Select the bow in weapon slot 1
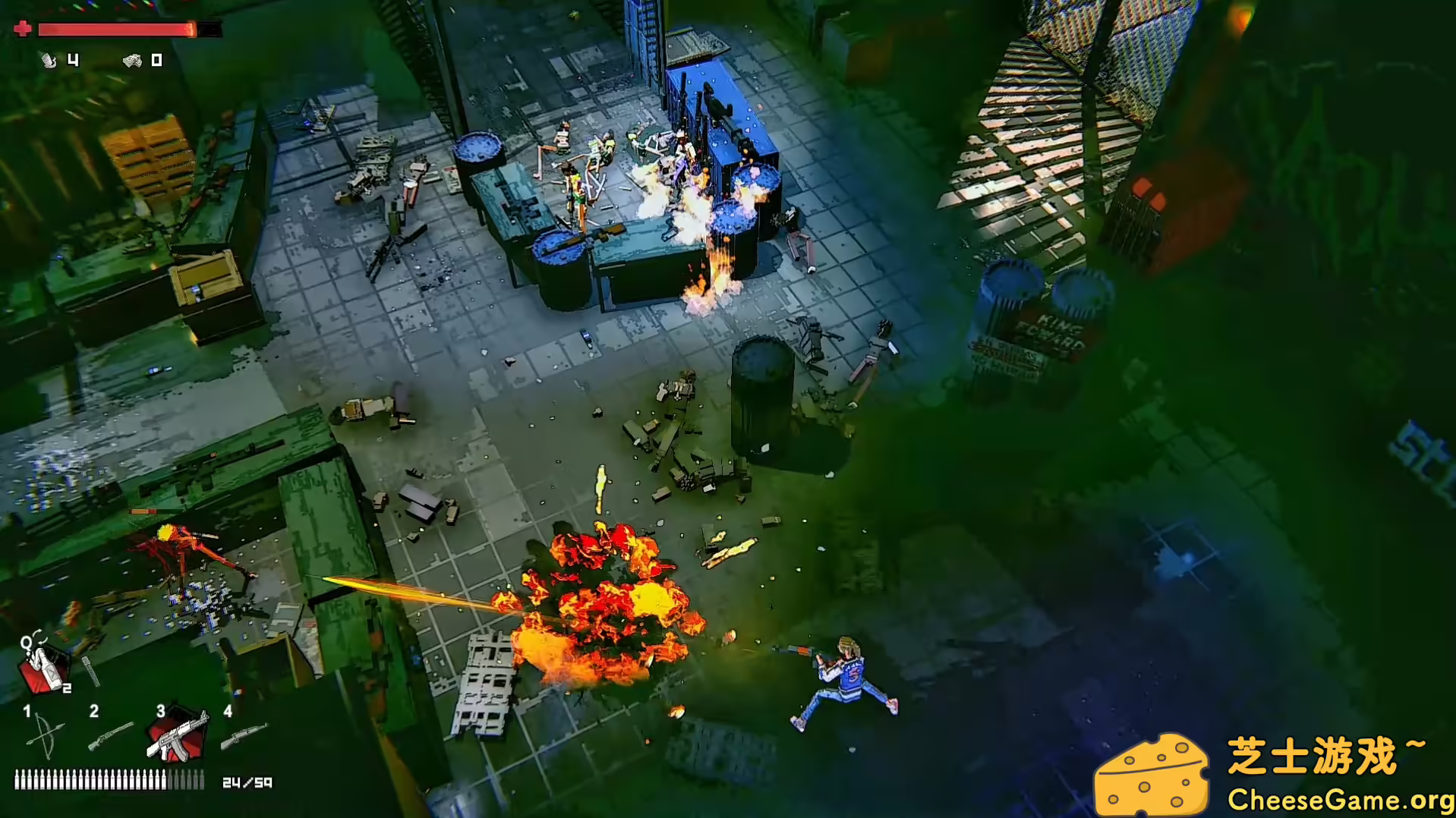1456x818 pixels. [x=43, y=735]
